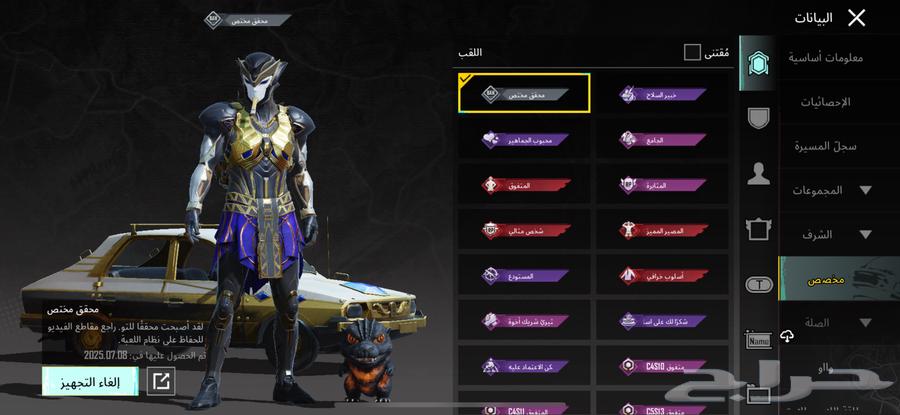900x415 pixels.
Task: Pick the أسلوب خرافي title
Action: (x=662, y=275)
